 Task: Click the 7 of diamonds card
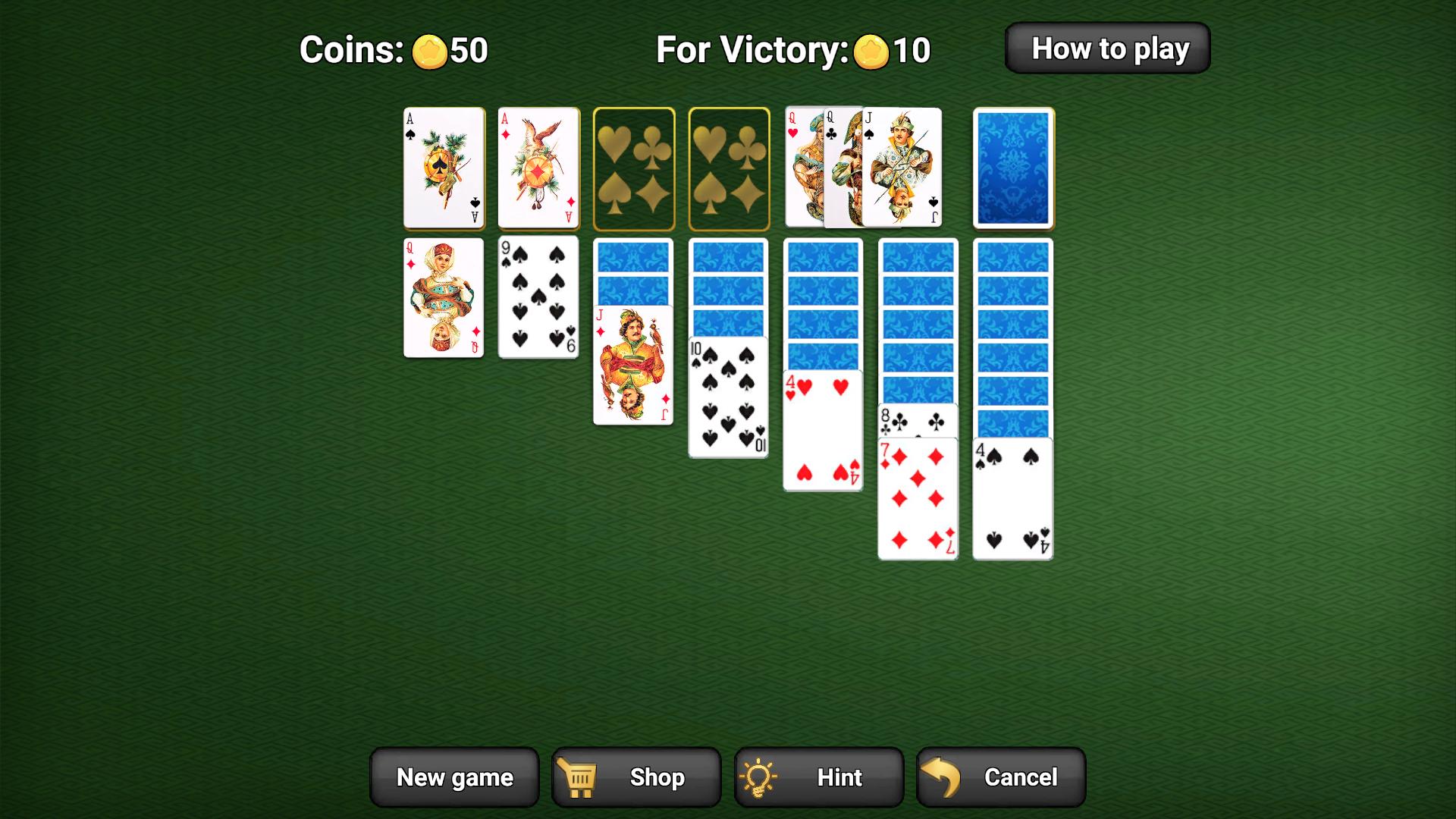point(918,497)
